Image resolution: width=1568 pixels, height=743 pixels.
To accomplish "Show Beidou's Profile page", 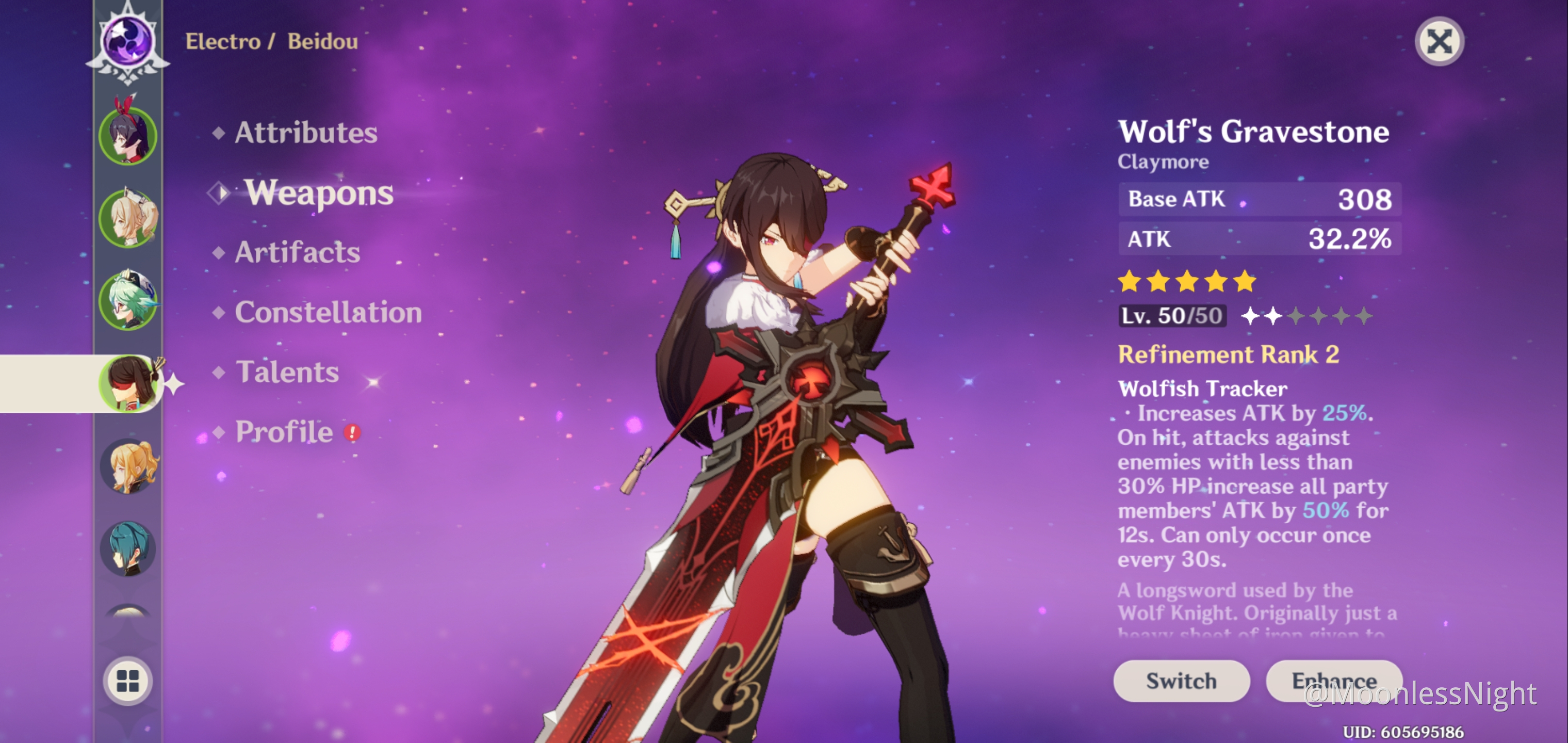I will 284,432.
